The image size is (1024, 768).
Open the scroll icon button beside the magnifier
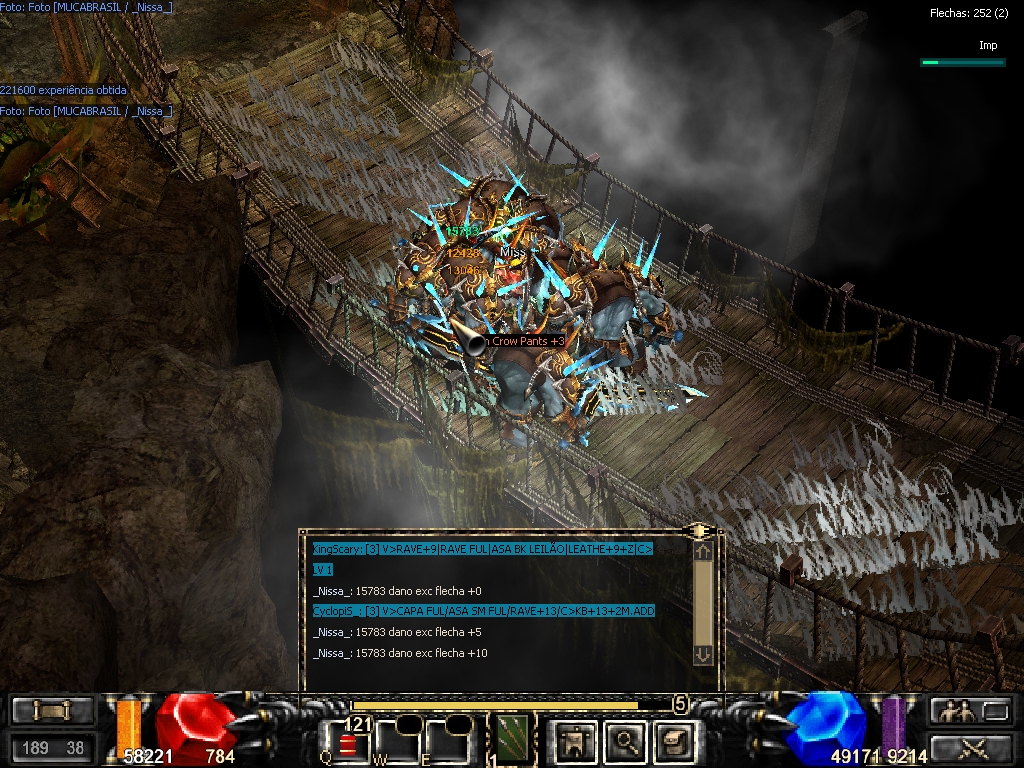pos(673,740)
